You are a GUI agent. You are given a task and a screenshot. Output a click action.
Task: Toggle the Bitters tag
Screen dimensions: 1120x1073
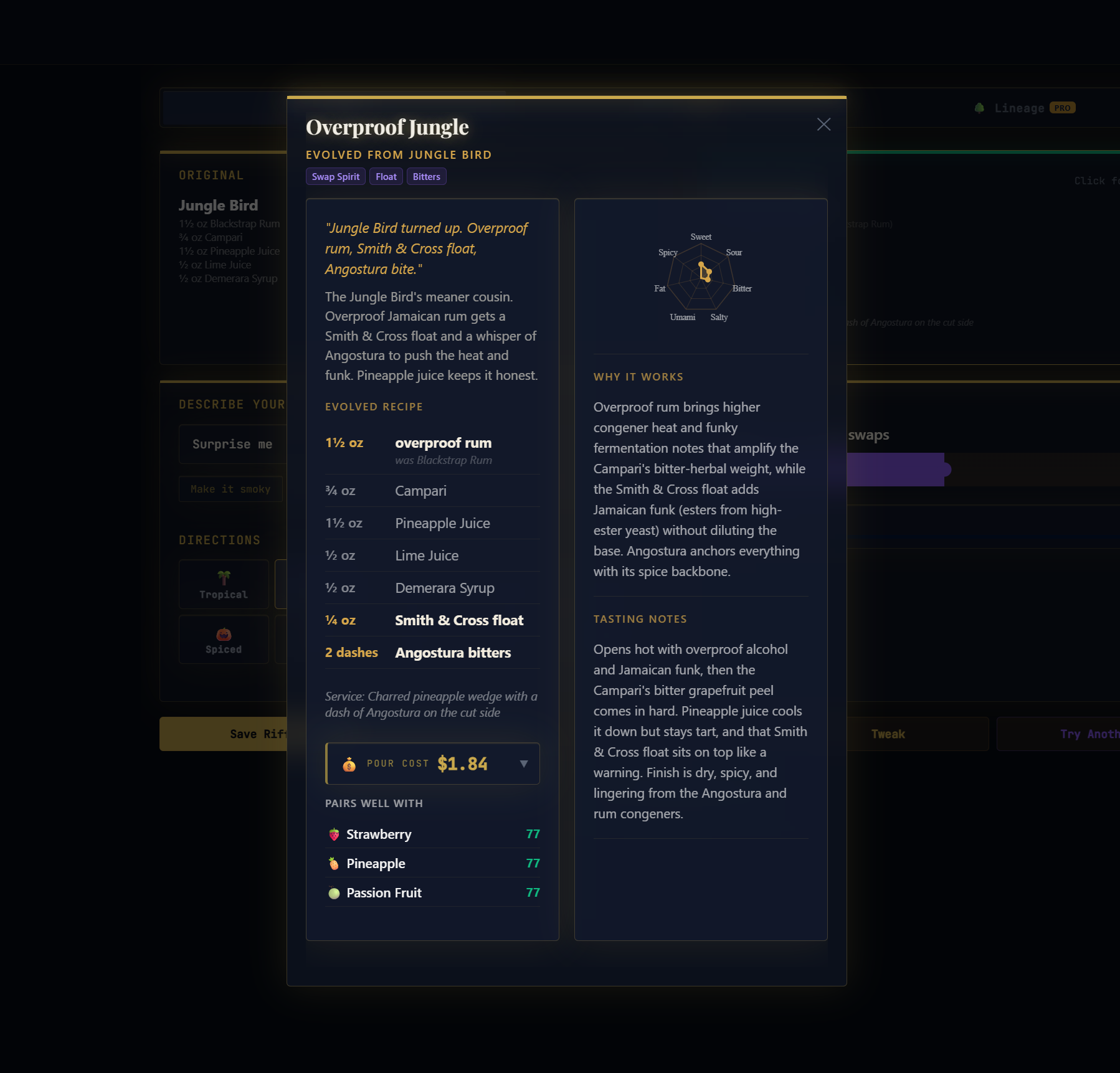[x=426, y=176]
